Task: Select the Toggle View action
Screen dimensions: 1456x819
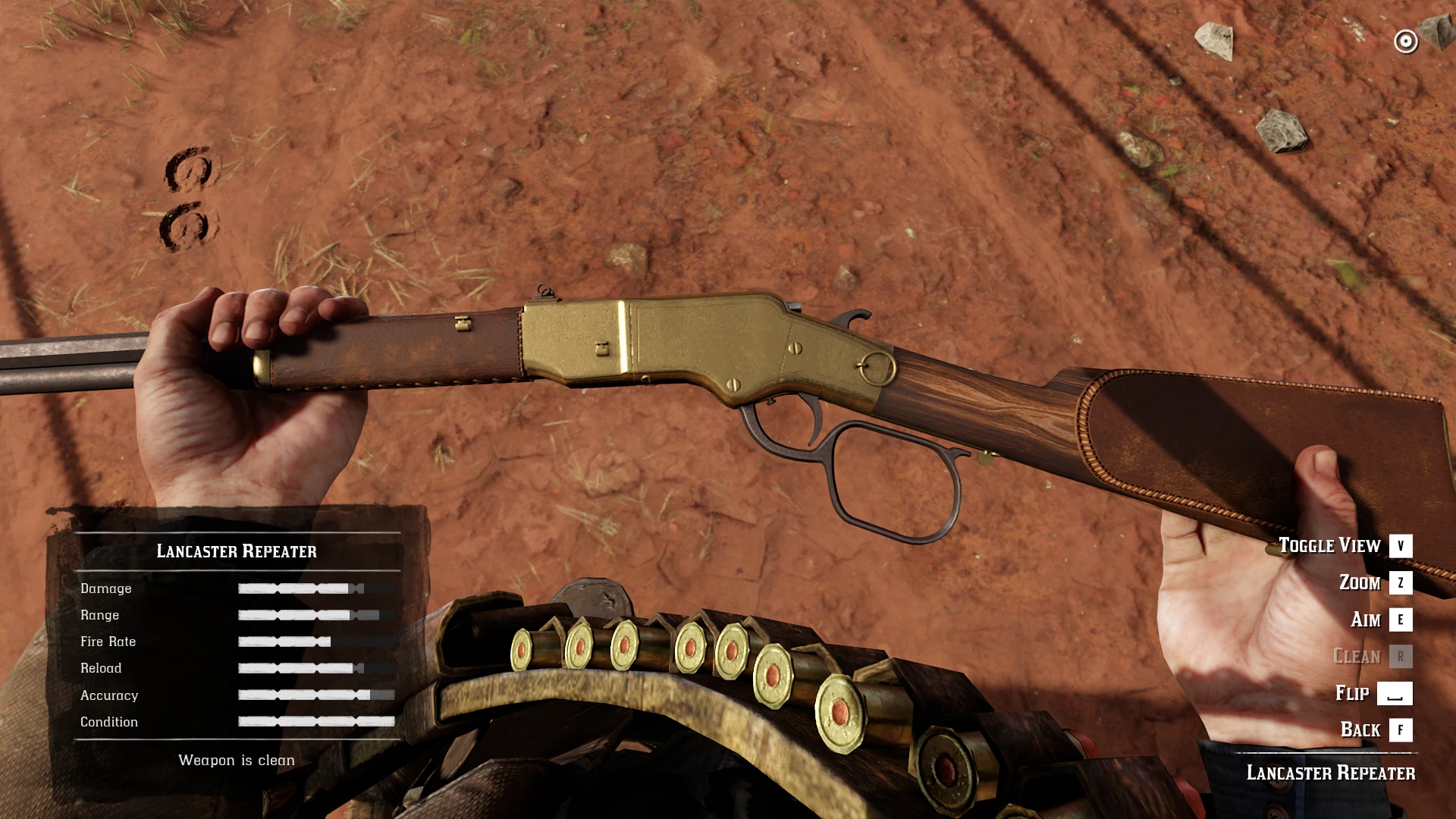Action: tap(1344, 546)
